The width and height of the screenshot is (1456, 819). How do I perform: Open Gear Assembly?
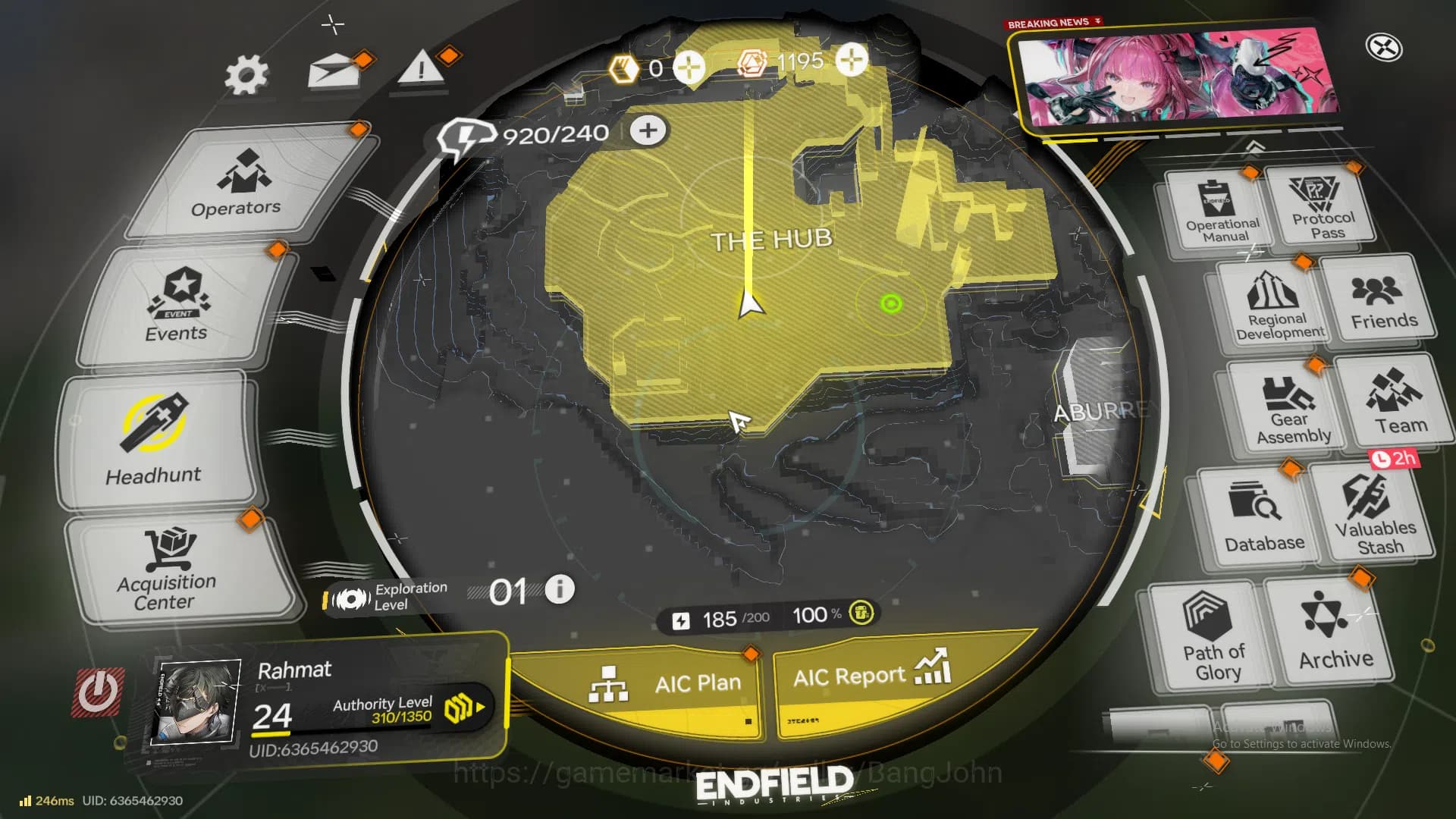click(x=1289, y=409)
